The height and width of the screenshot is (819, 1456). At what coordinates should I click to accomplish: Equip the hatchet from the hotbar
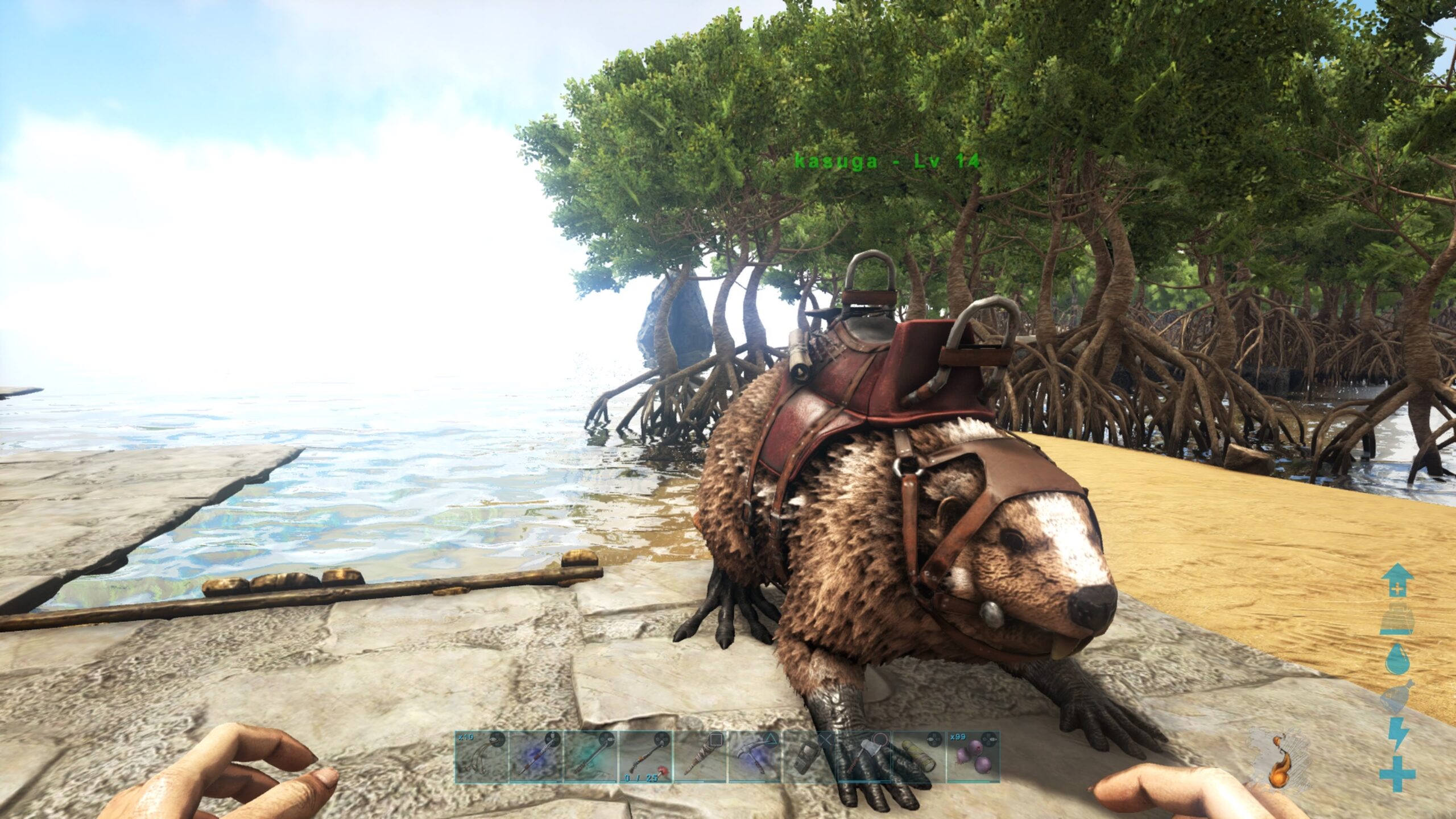click(x=863, y=756)
